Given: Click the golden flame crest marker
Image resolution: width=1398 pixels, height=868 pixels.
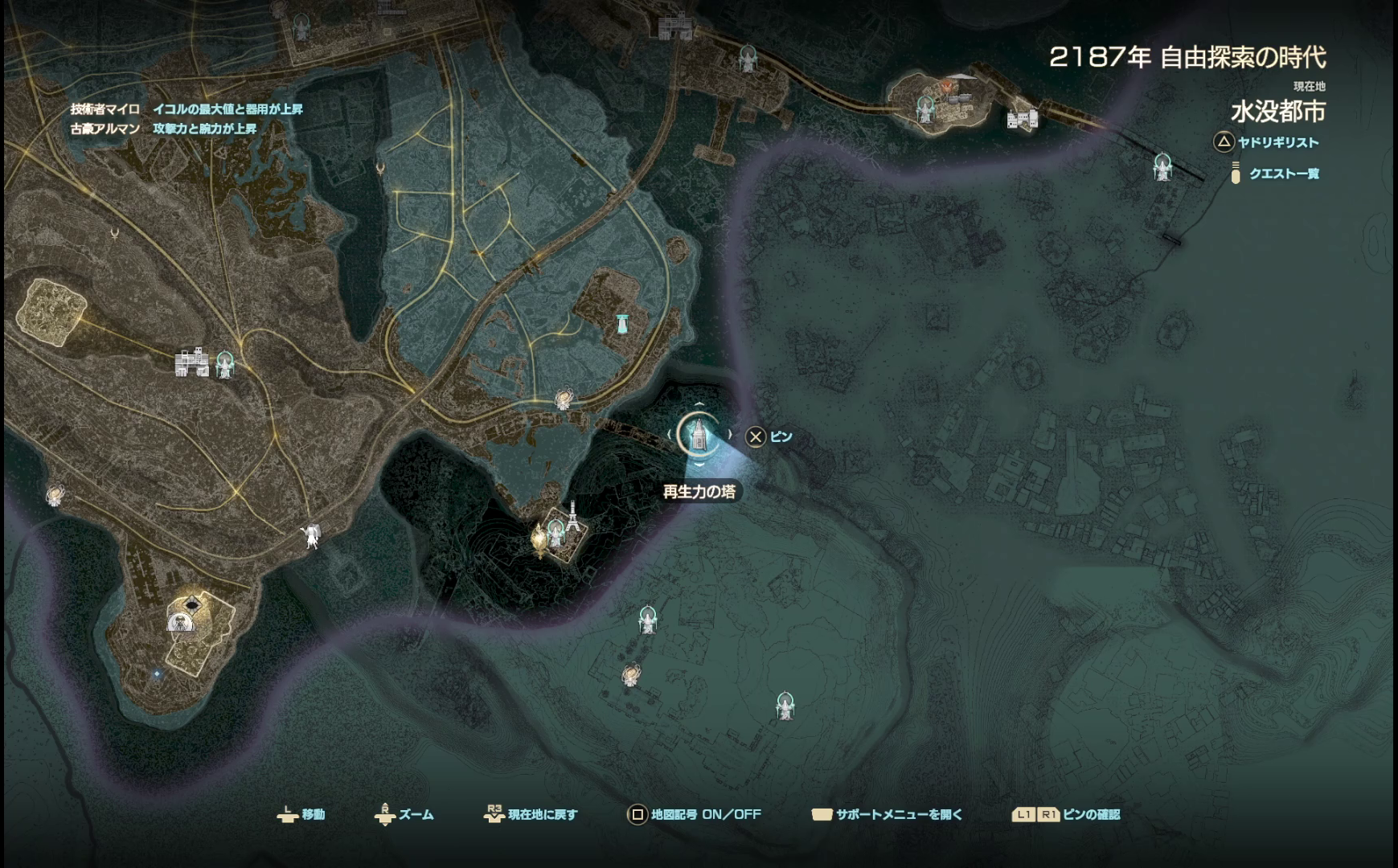Looking at the screenshot, I should pos(539,539).
